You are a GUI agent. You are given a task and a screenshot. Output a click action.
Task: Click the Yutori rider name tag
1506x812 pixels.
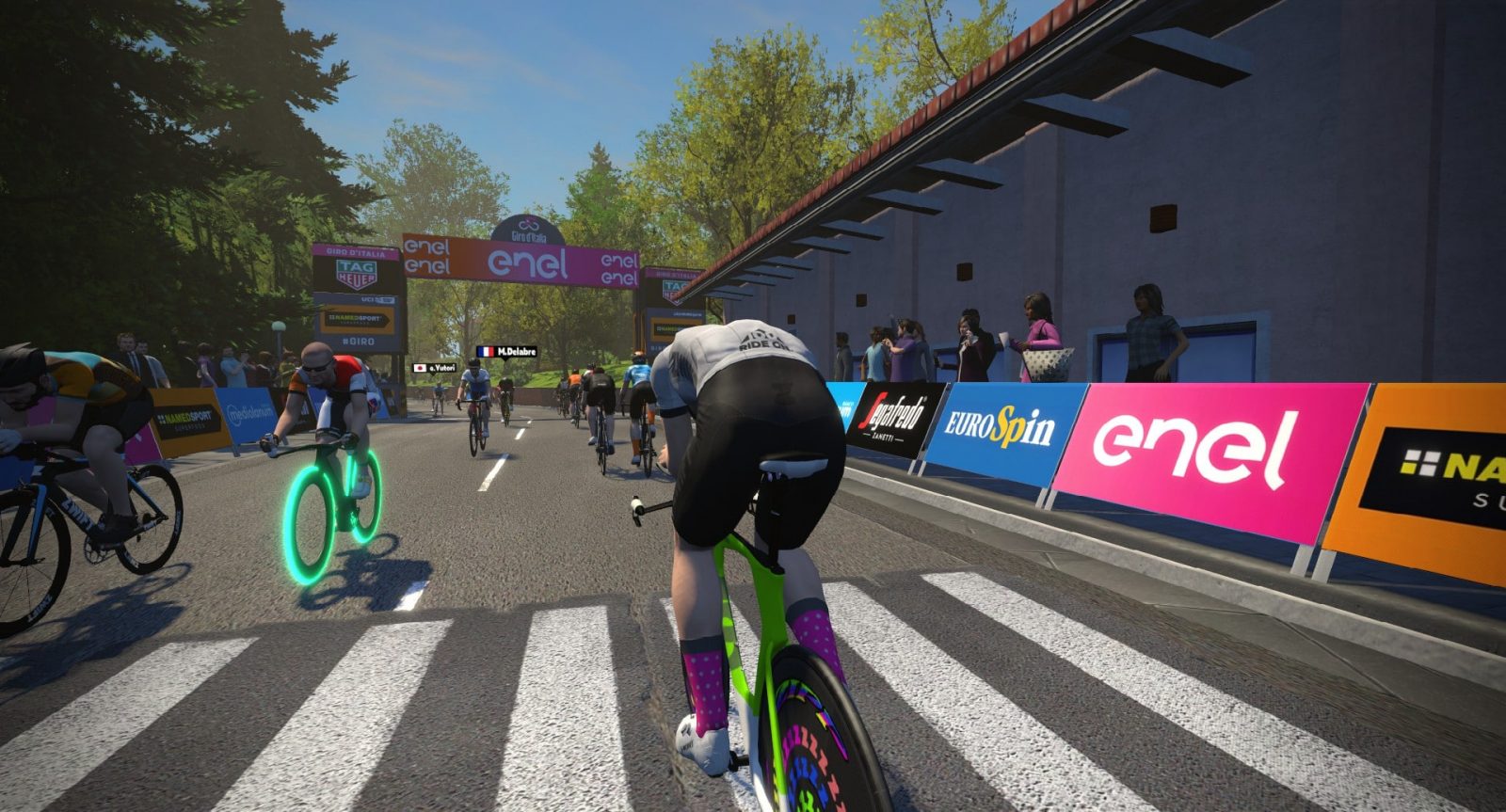click(x=434, y=368)
